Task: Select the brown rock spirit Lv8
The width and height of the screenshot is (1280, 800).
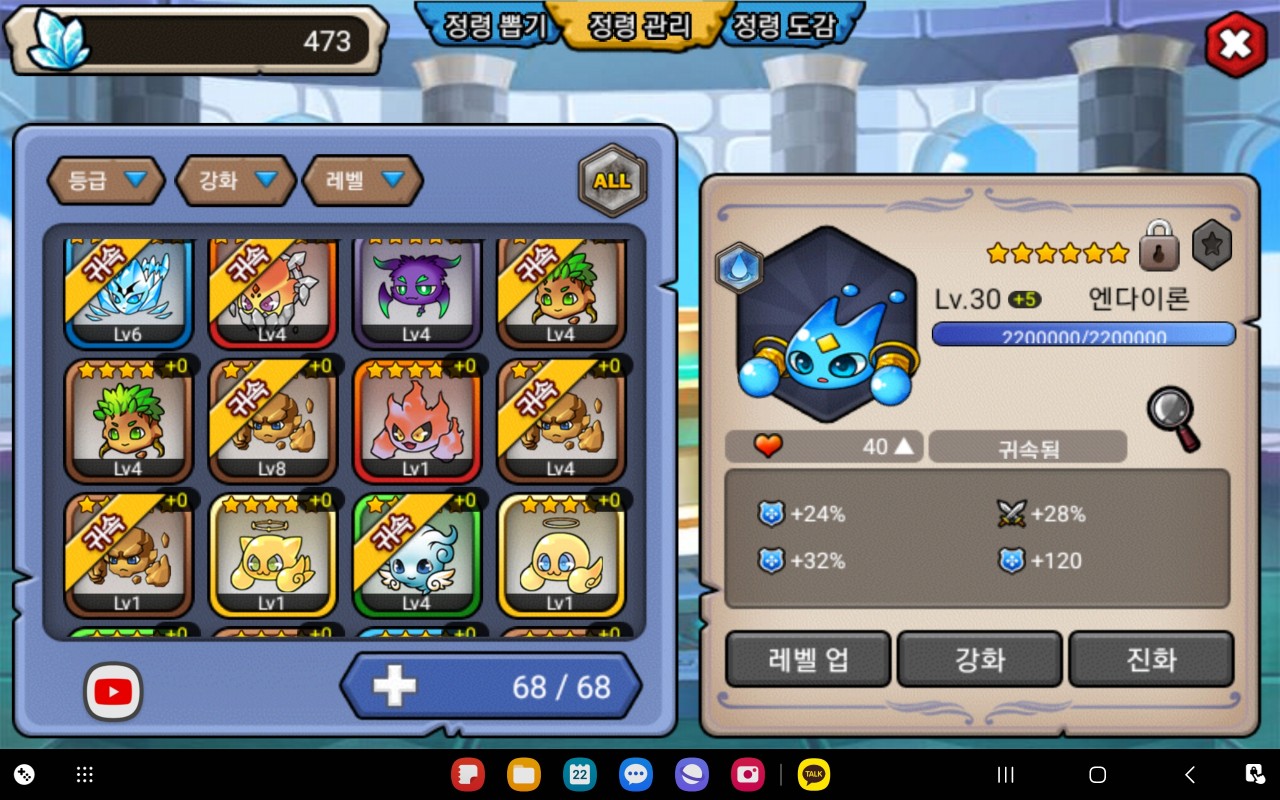Action: tap(272, 421)
